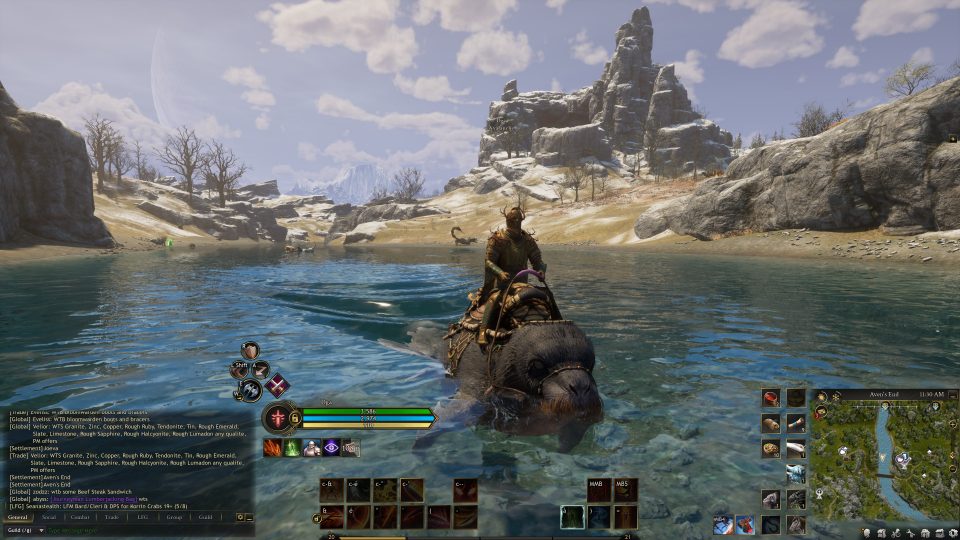Use the red ring item slot

pos(770,398)
